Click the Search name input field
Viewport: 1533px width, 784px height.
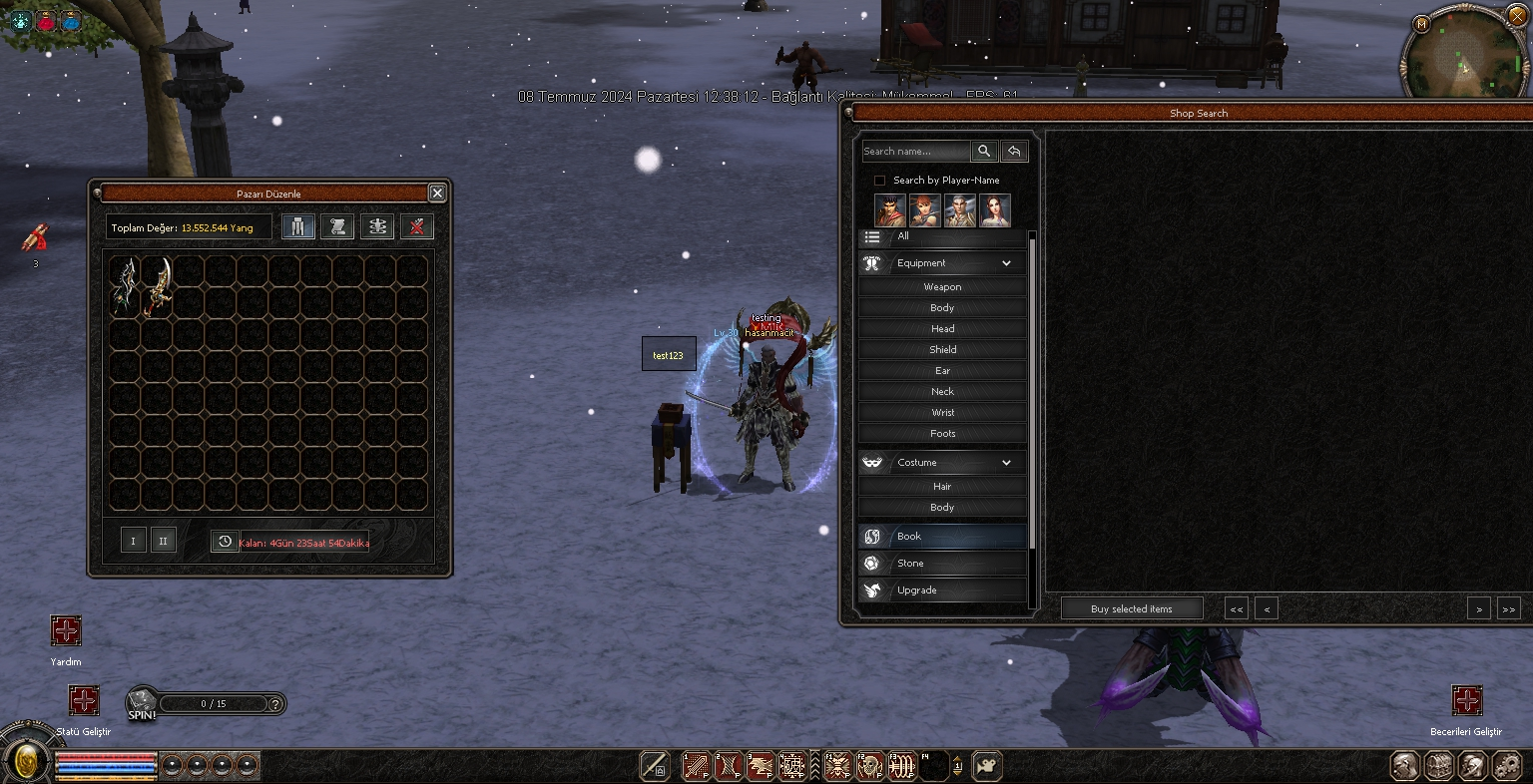tap(915, 152)
